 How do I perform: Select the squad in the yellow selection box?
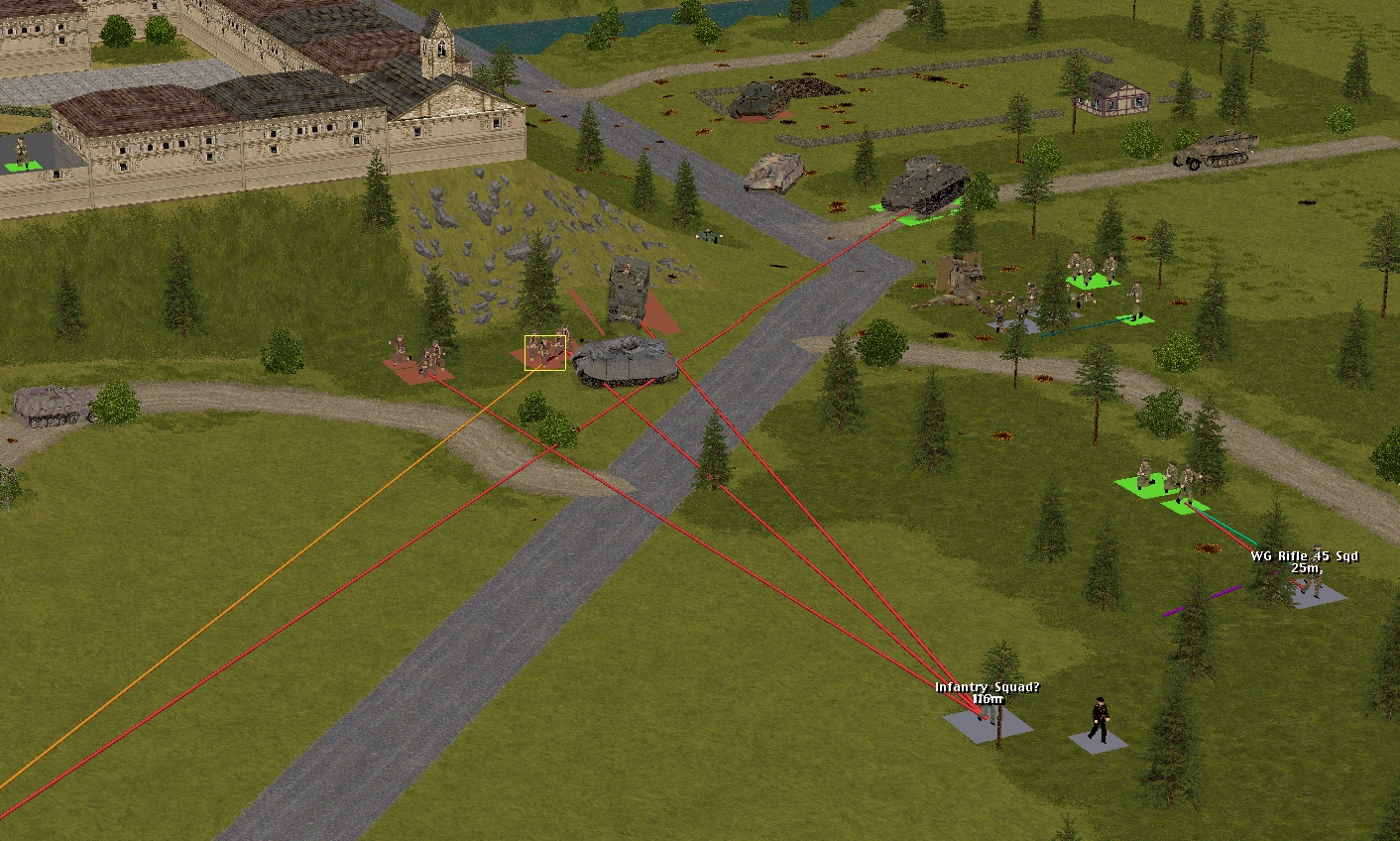(545, 352)
